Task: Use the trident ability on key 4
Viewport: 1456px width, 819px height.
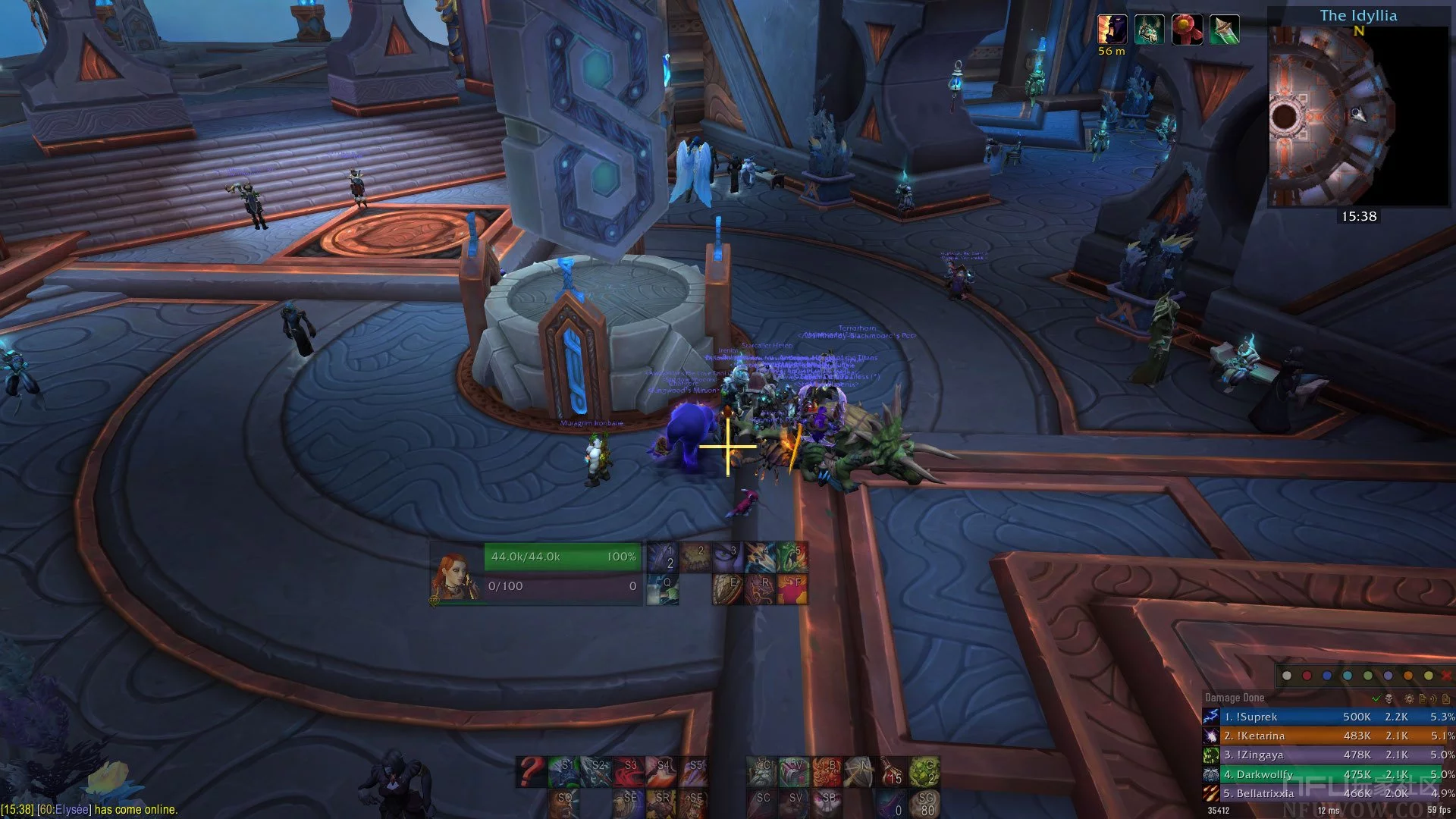Action: [760, 557]
